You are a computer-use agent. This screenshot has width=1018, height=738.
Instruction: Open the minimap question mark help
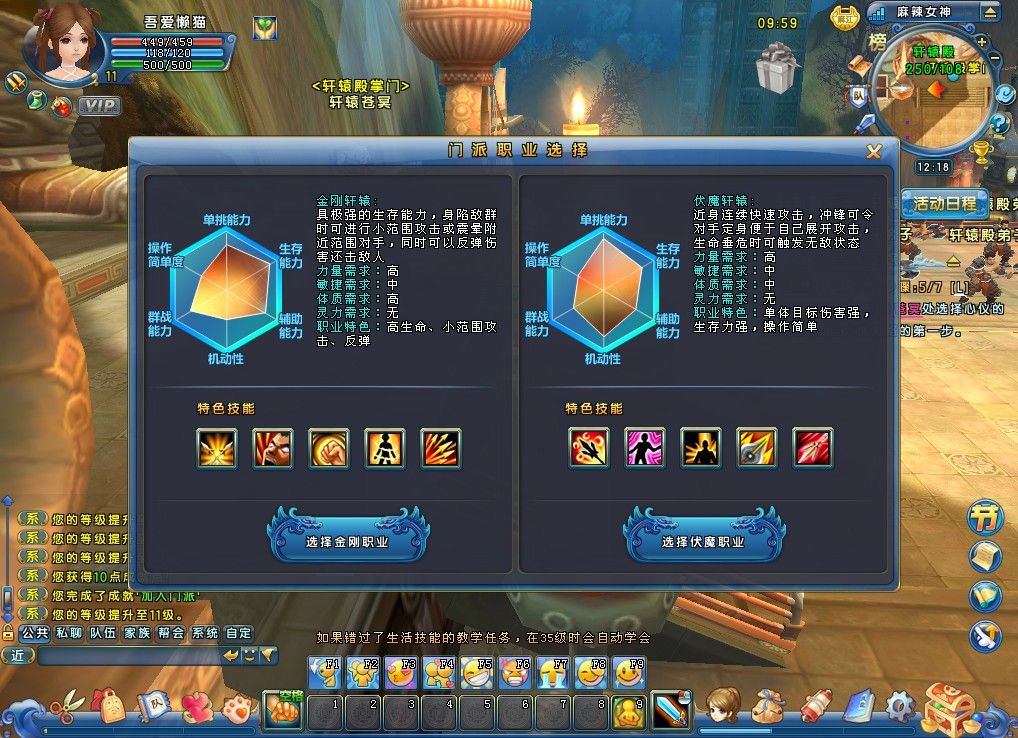click(998, 124)
